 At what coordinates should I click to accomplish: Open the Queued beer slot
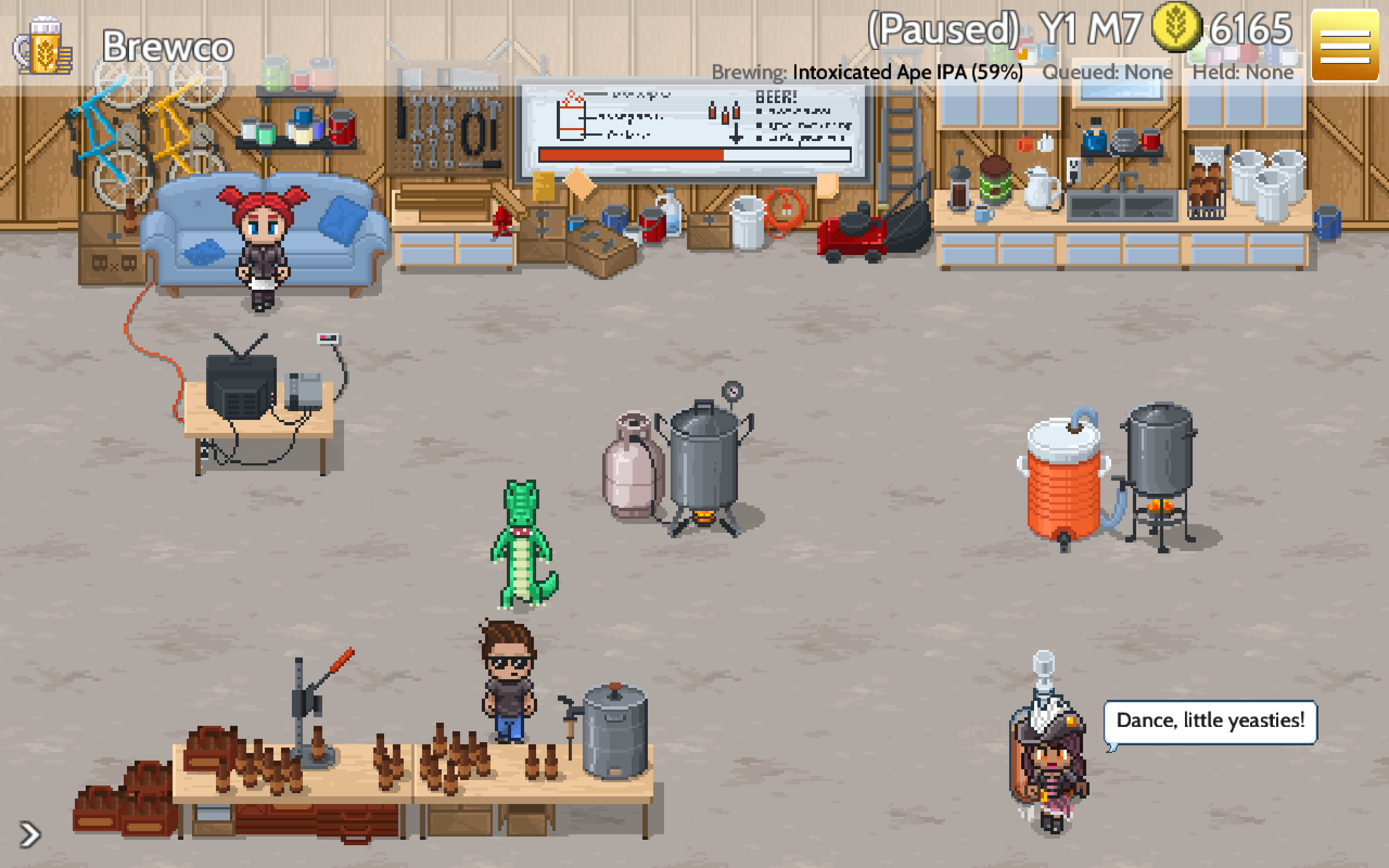1107,72
